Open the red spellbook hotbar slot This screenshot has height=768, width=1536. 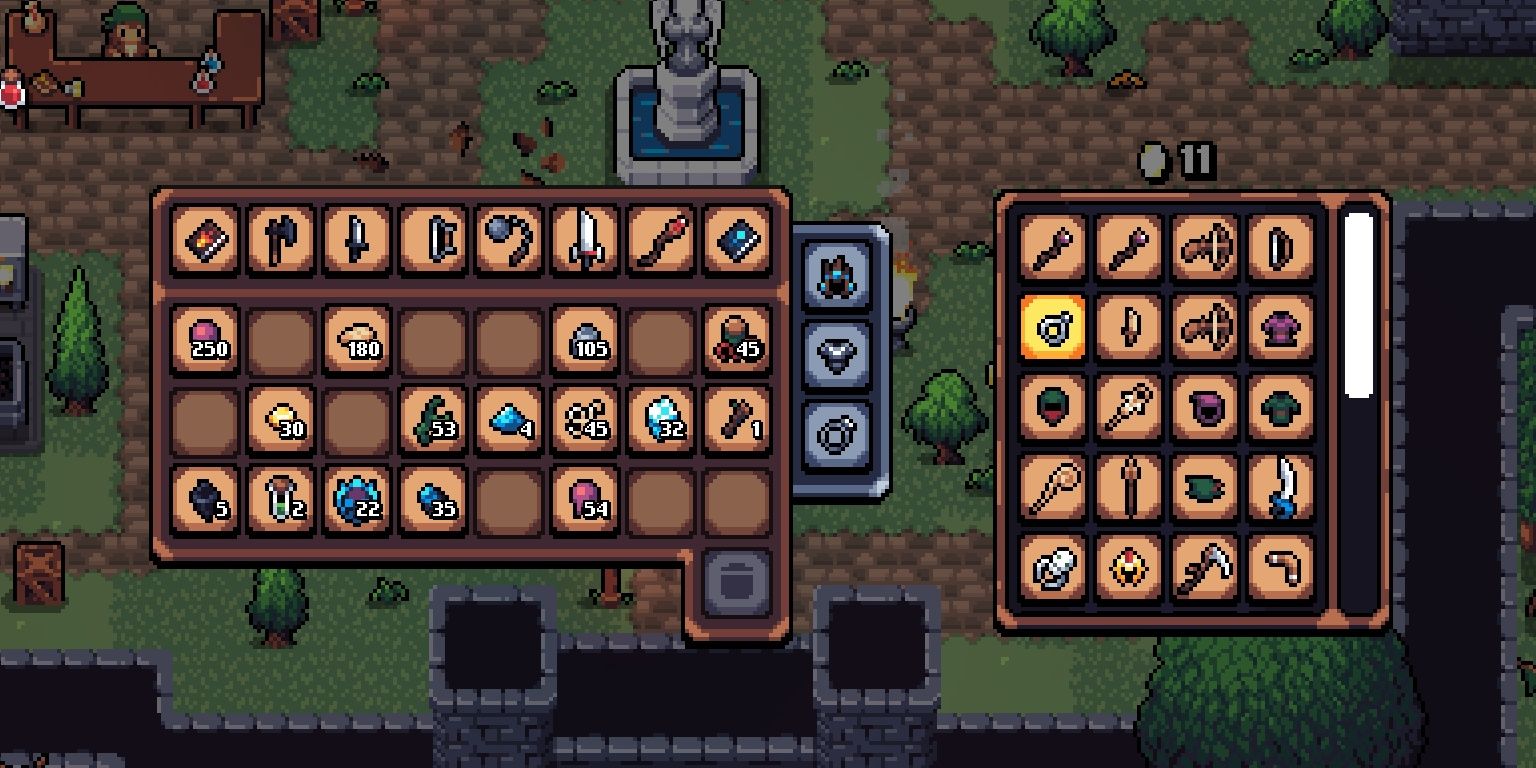(x=205, y=240)
